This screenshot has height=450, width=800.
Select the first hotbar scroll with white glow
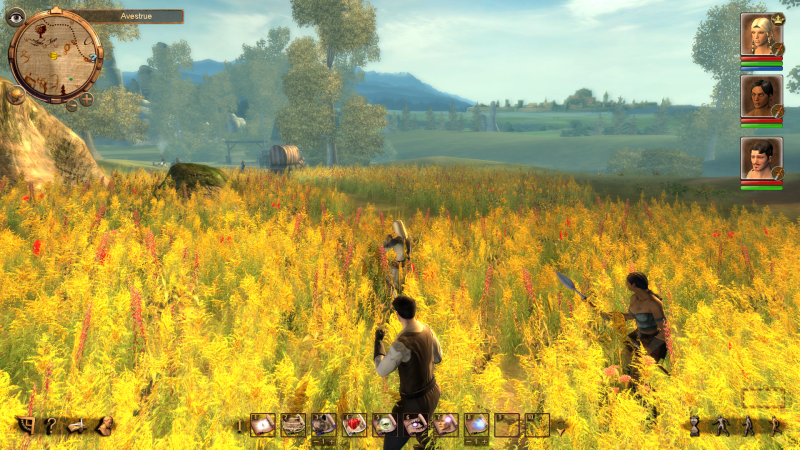(263, 425)
